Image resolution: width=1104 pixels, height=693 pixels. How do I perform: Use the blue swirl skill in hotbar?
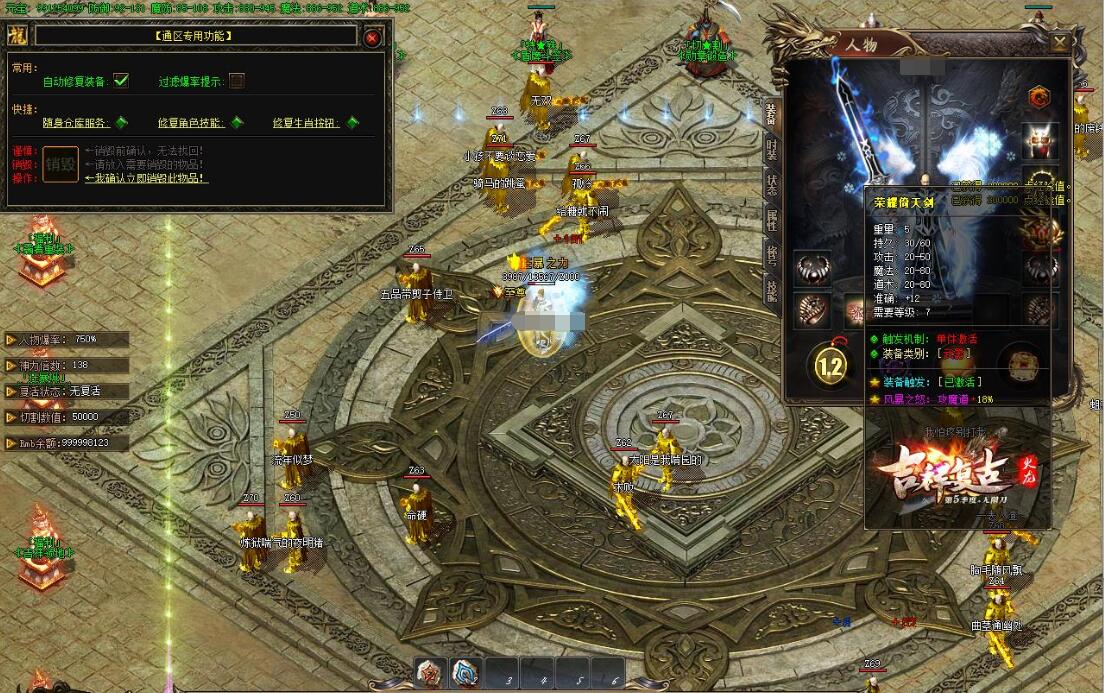[465, 673]
